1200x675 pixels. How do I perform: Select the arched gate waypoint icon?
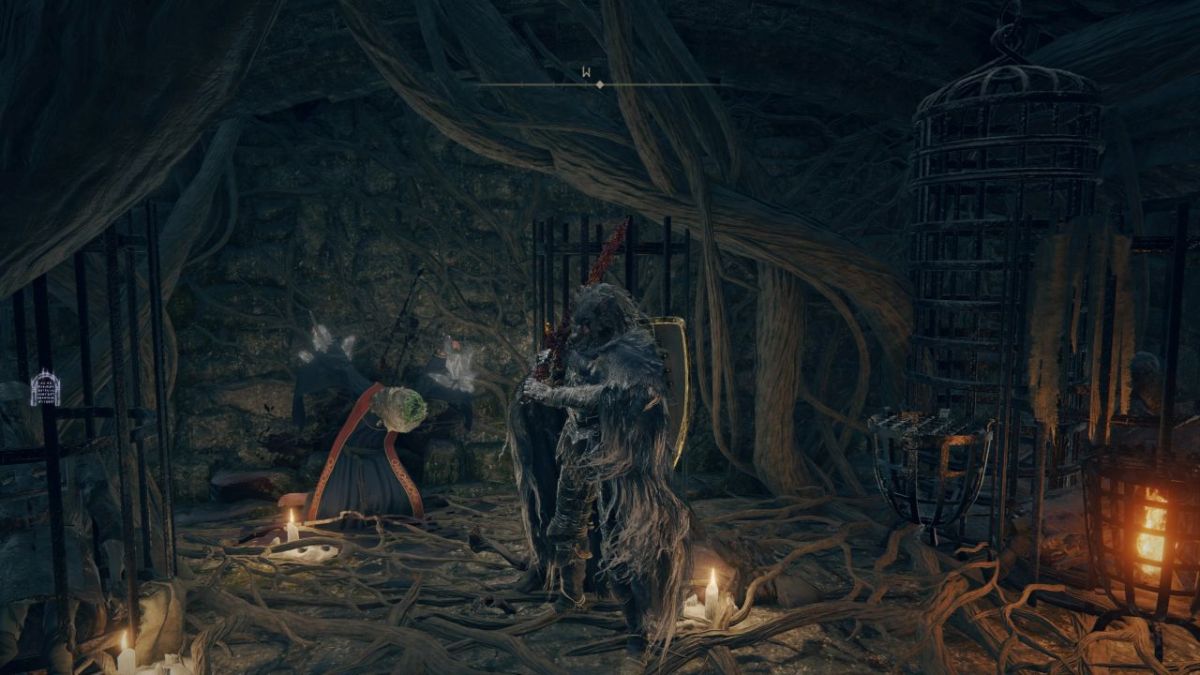(x=45, y=388)
